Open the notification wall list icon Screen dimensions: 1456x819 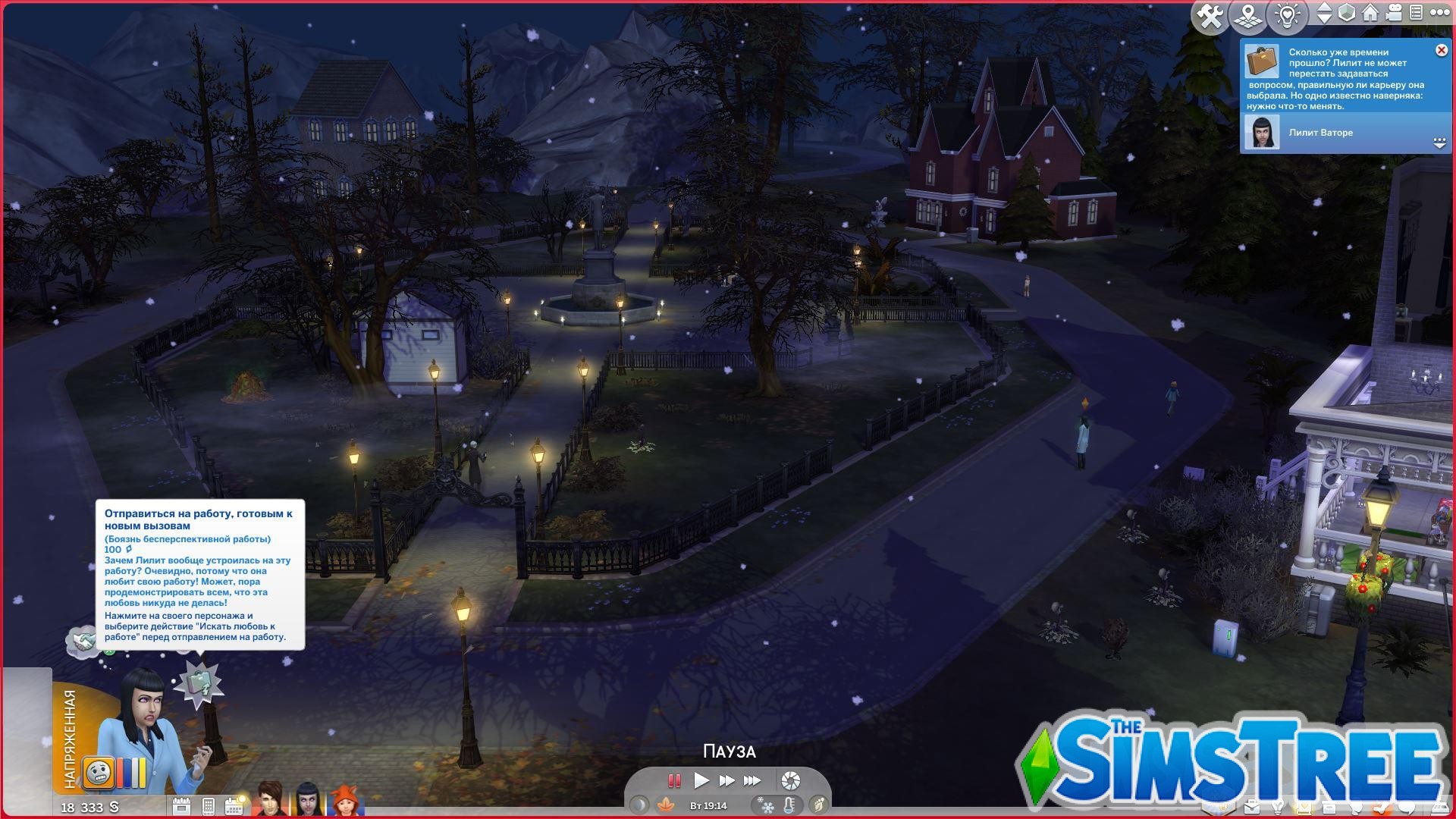click(x=1415, y=12)
